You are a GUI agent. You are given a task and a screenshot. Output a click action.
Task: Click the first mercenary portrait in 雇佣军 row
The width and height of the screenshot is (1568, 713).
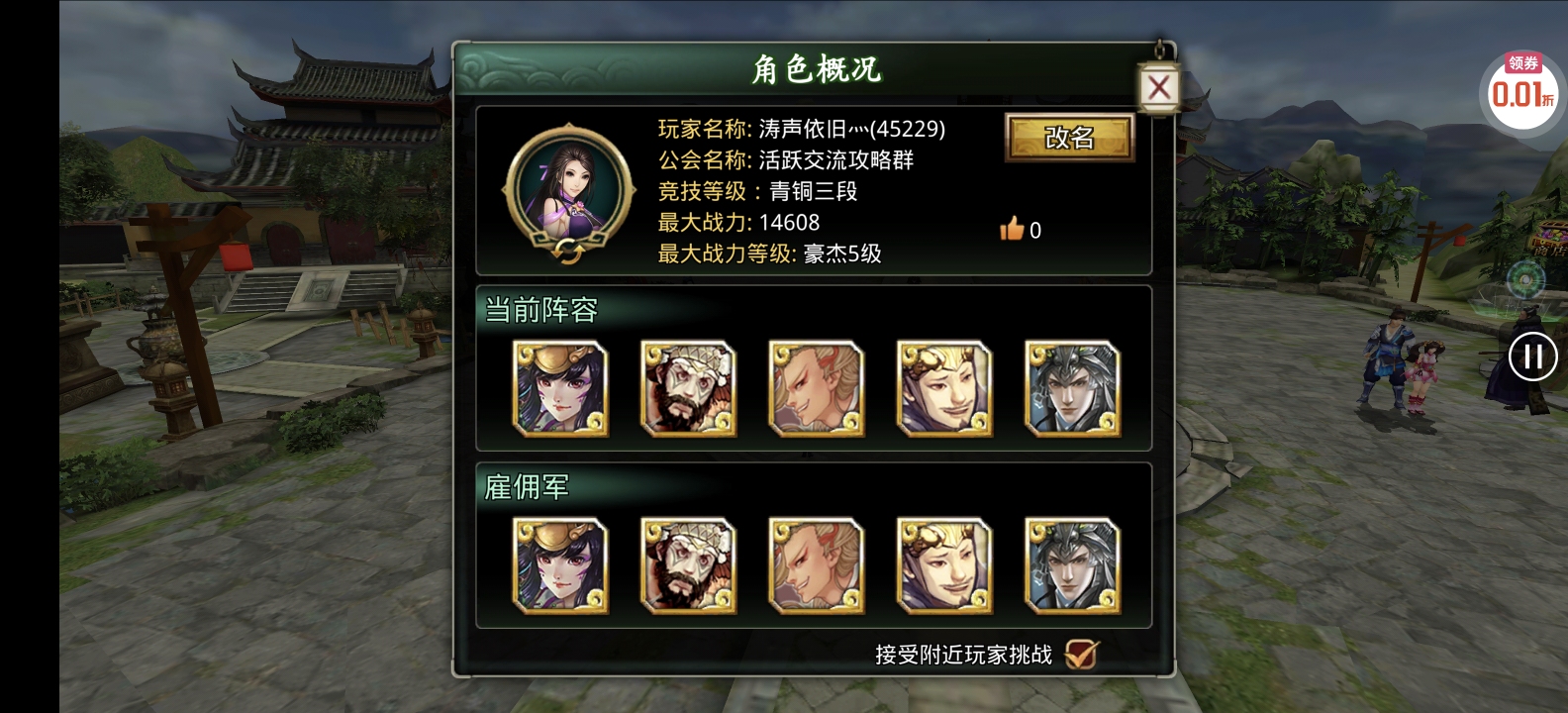[x=559, y=564]
